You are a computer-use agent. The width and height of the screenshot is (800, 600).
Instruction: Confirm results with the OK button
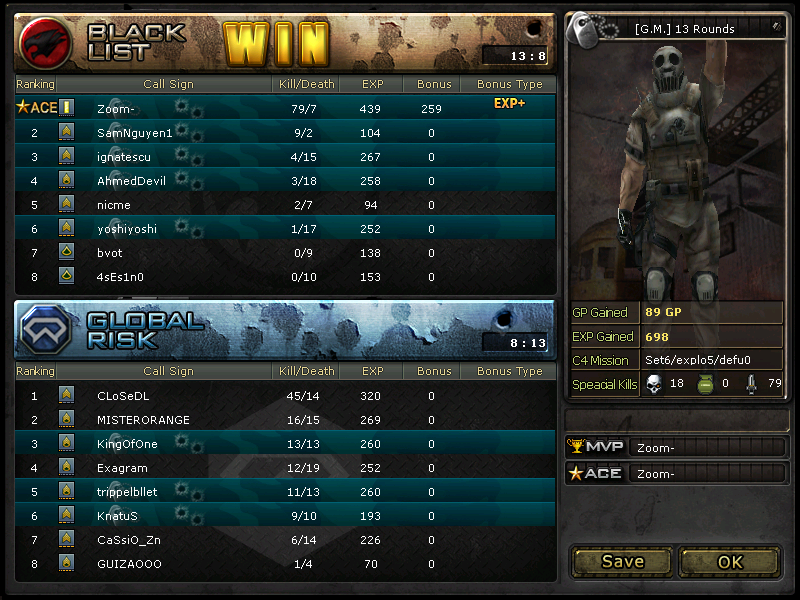pos(730,561)
